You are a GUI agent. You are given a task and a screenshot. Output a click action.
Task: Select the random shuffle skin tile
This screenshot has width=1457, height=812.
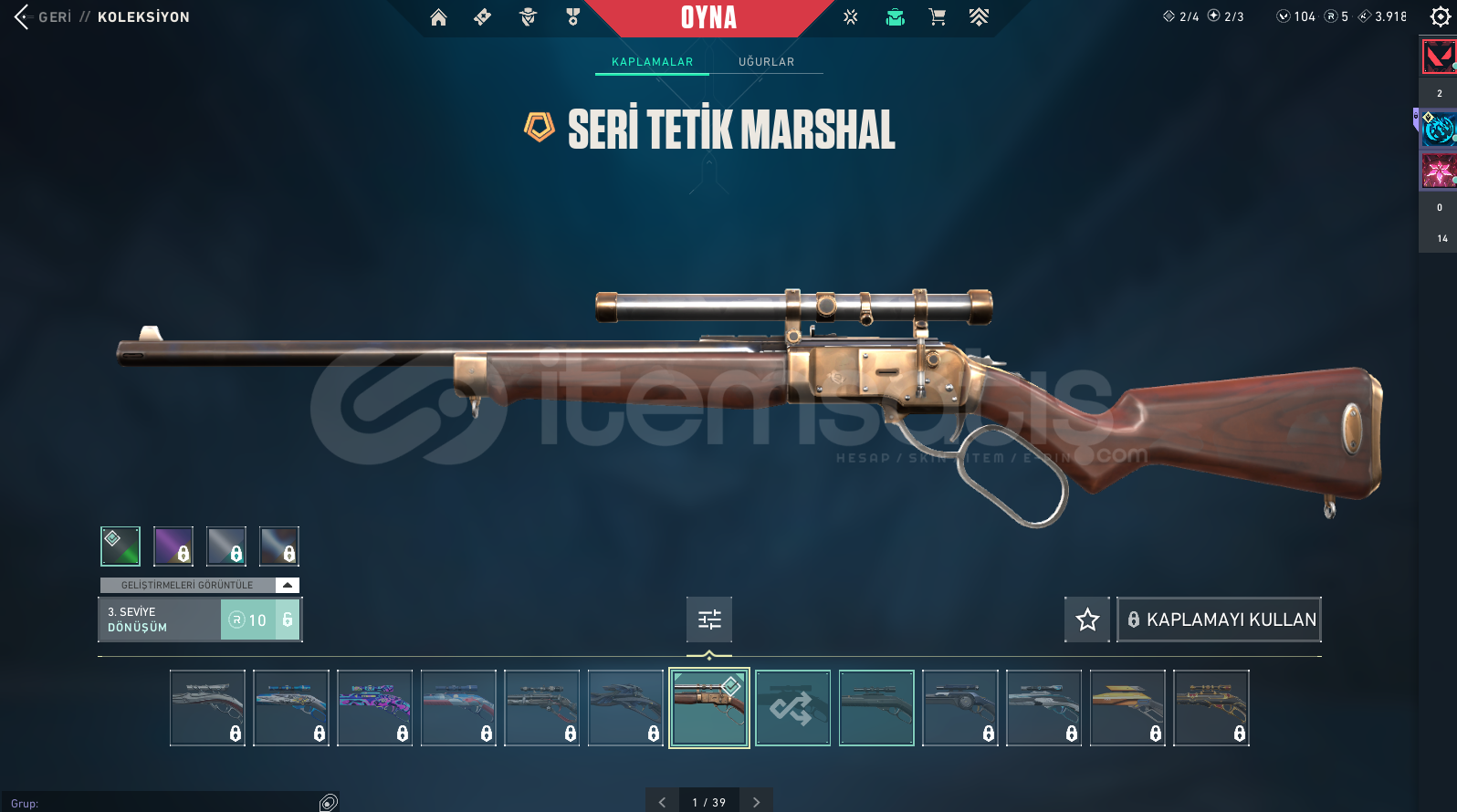pos(792,708)
